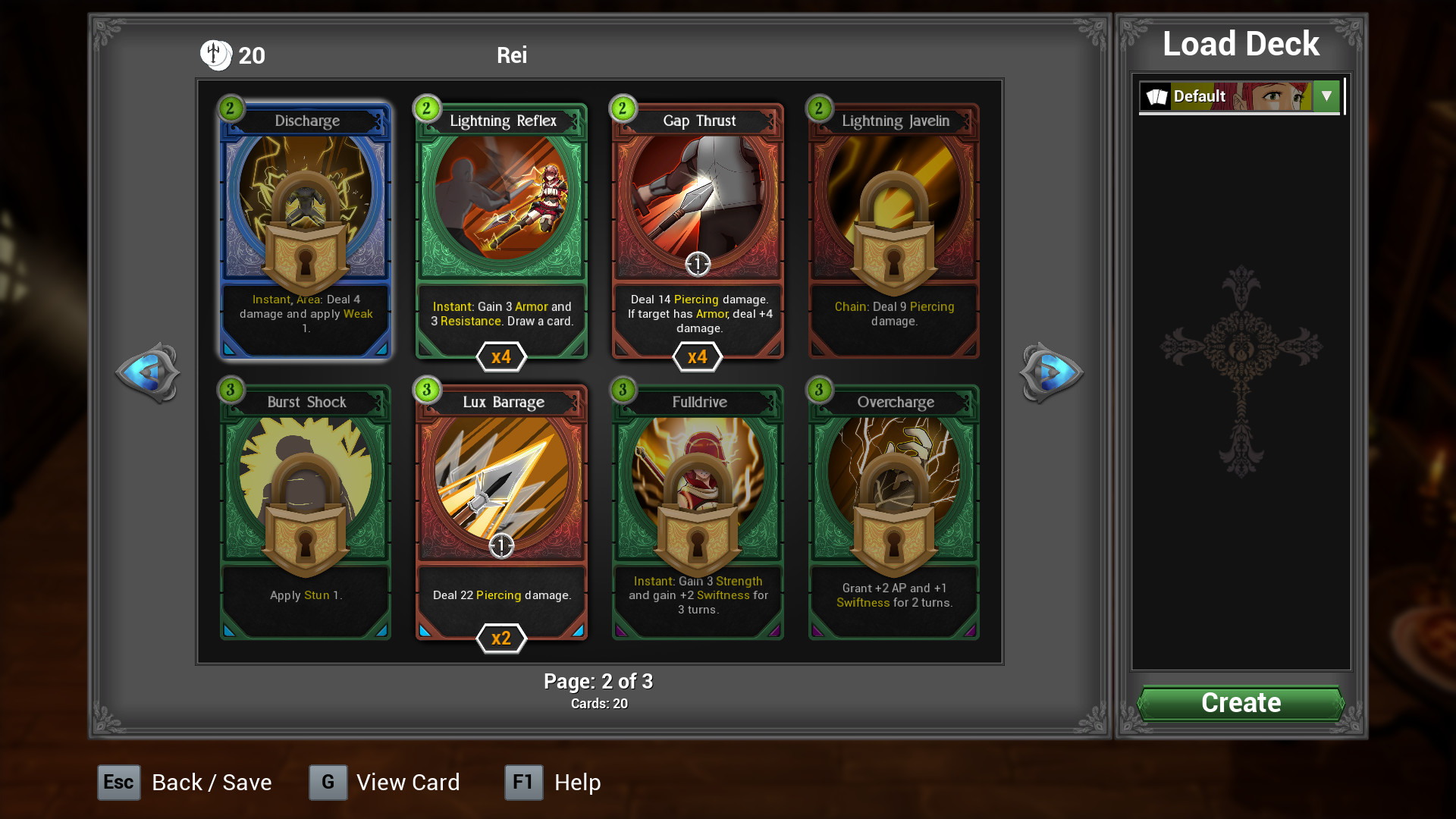Click the Create button
Image resolution: width=1456 pixels, height=819 pixels.
(x=1240, y=702)
